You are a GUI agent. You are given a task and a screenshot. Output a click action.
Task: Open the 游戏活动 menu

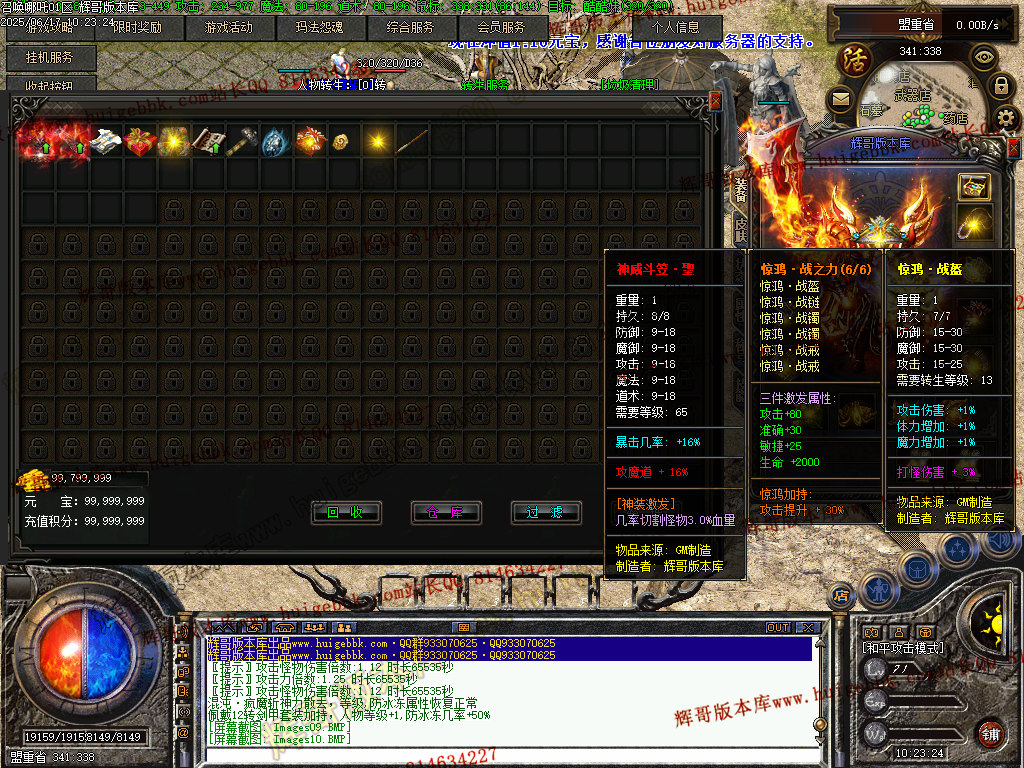point(228,28)
